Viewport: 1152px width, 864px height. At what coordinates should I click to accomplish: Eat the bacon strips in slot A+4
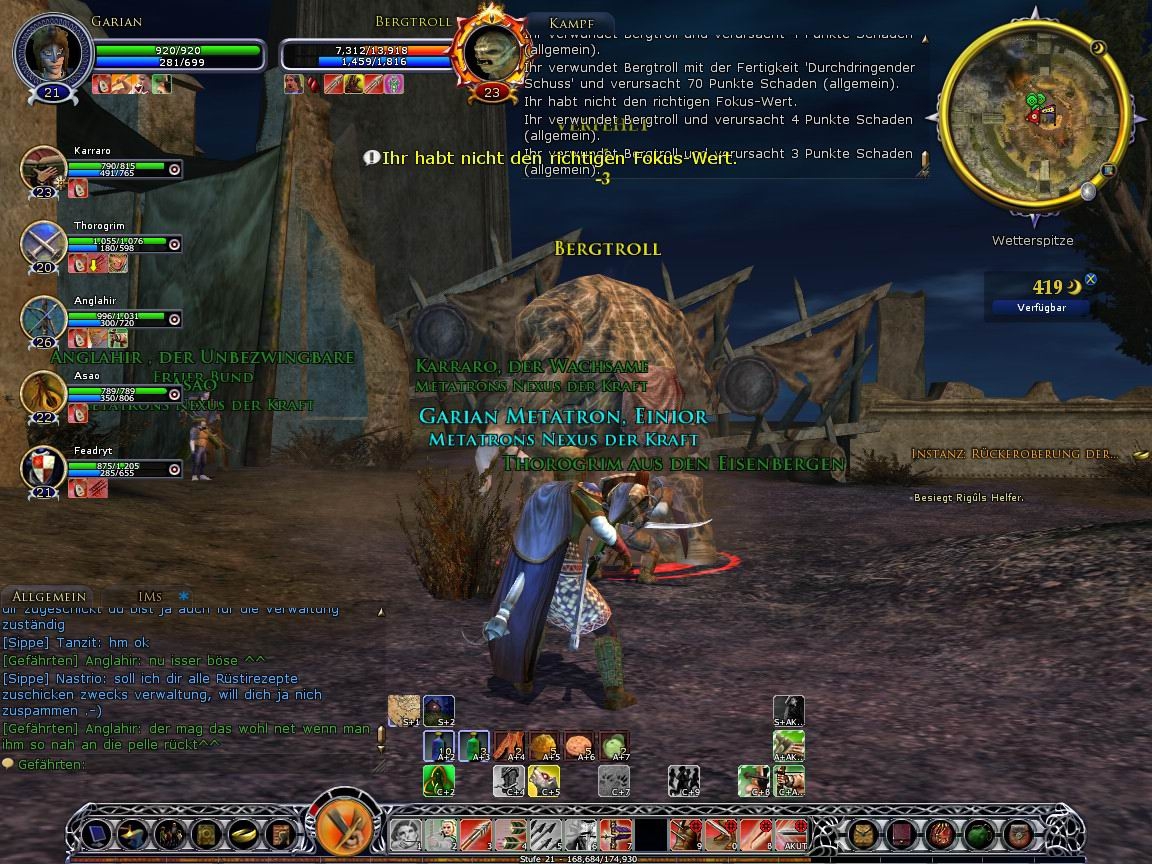pos(509,746)
